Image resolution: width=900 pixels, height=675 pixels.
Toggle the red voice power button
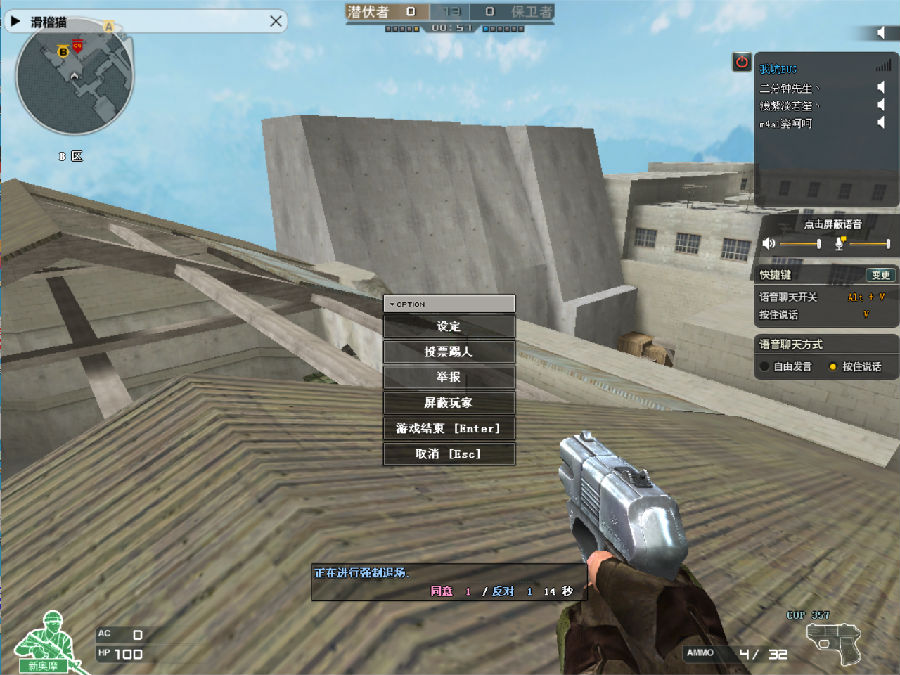tap(741, 62)
